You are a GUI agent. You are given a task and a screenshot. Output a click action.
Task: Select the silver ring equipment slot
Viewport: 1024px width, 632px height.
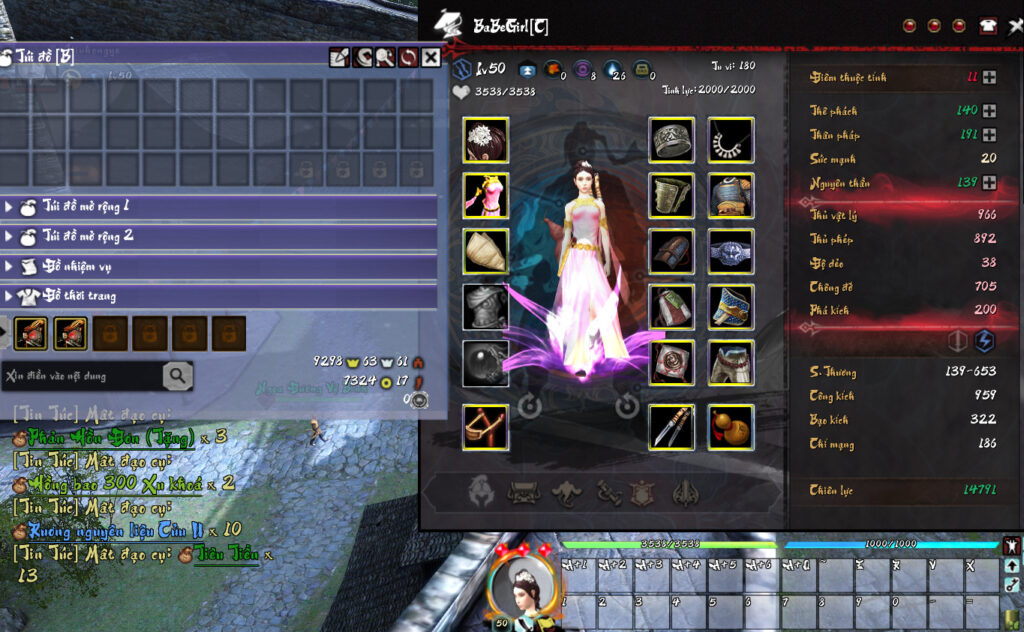pyautogui.click(x=672, y=140)
